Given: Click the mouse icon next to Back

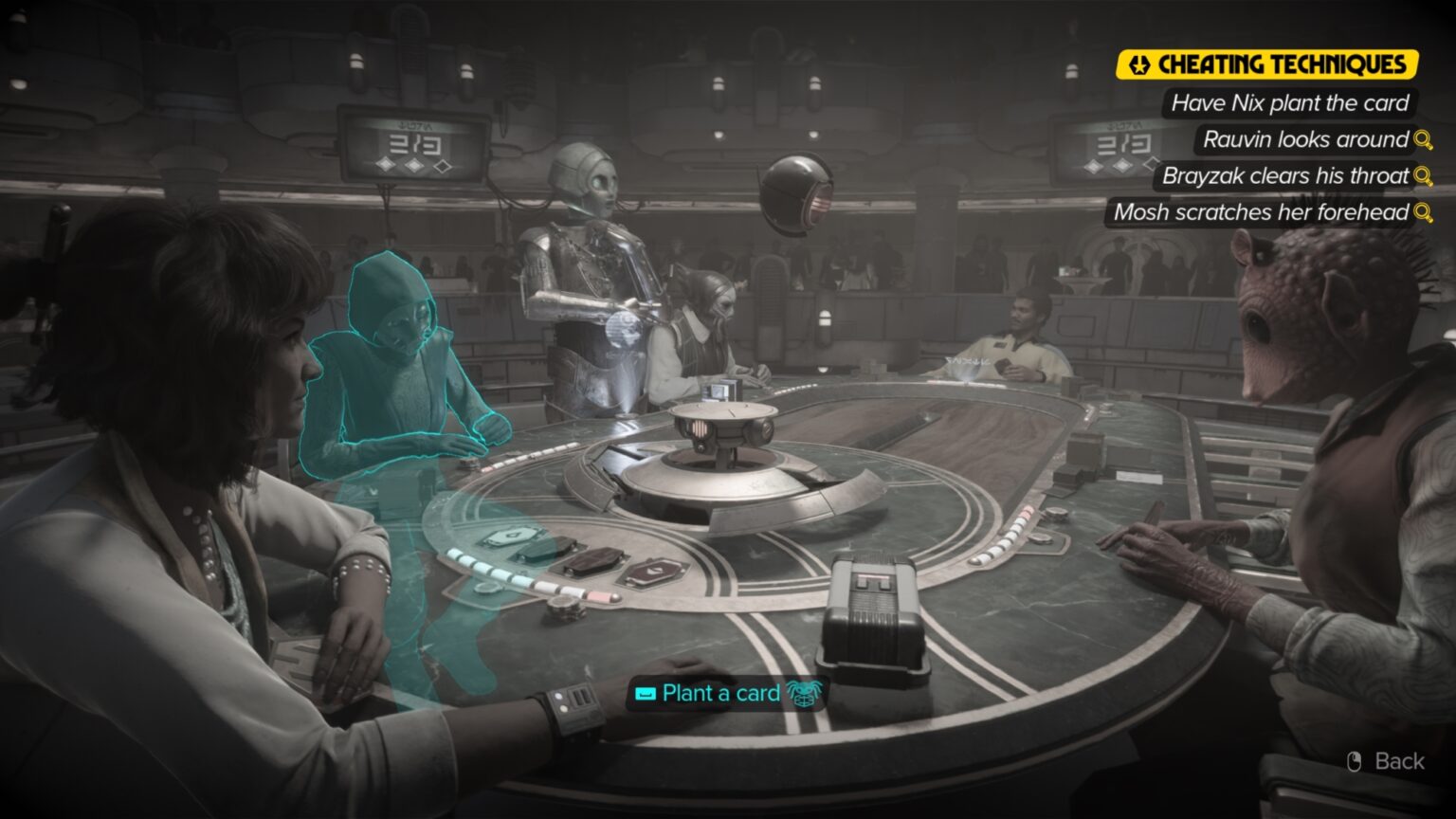Looking at the screenshot, I should pyautogui.click(x=1356, y=761).
